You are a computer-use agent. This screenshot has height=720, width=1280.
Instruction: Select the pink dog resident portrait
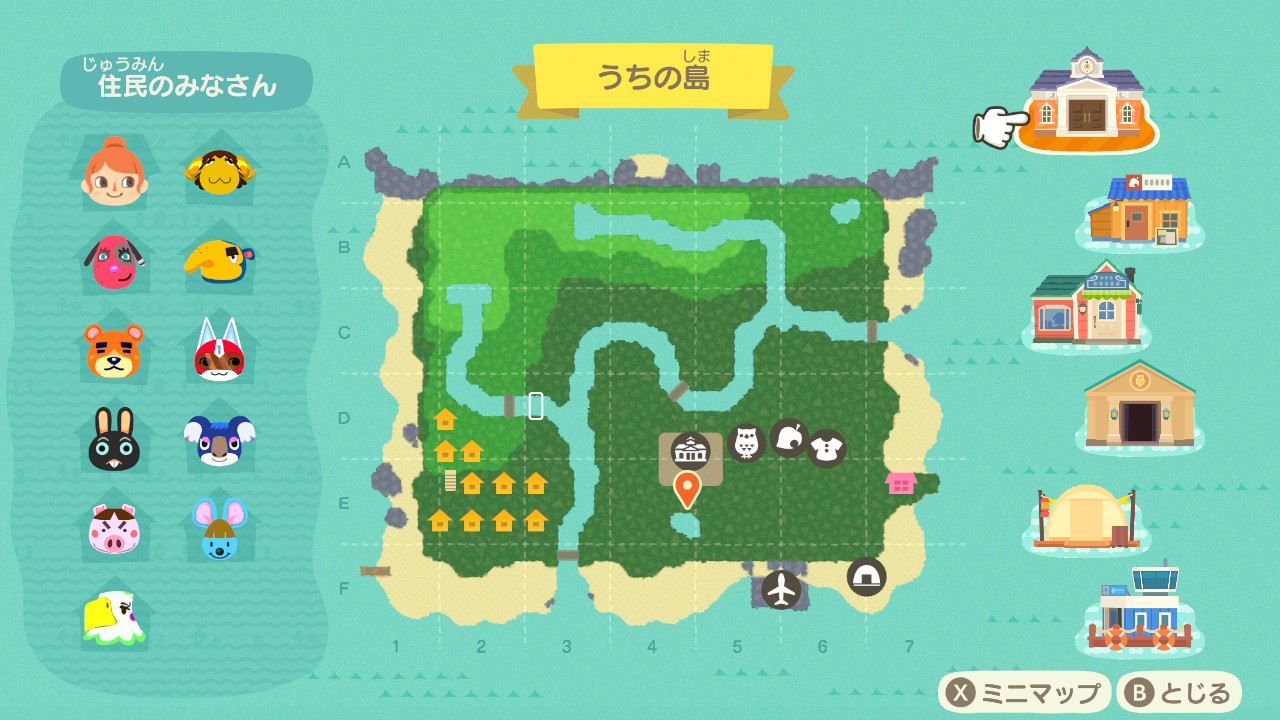pos(114,261)
